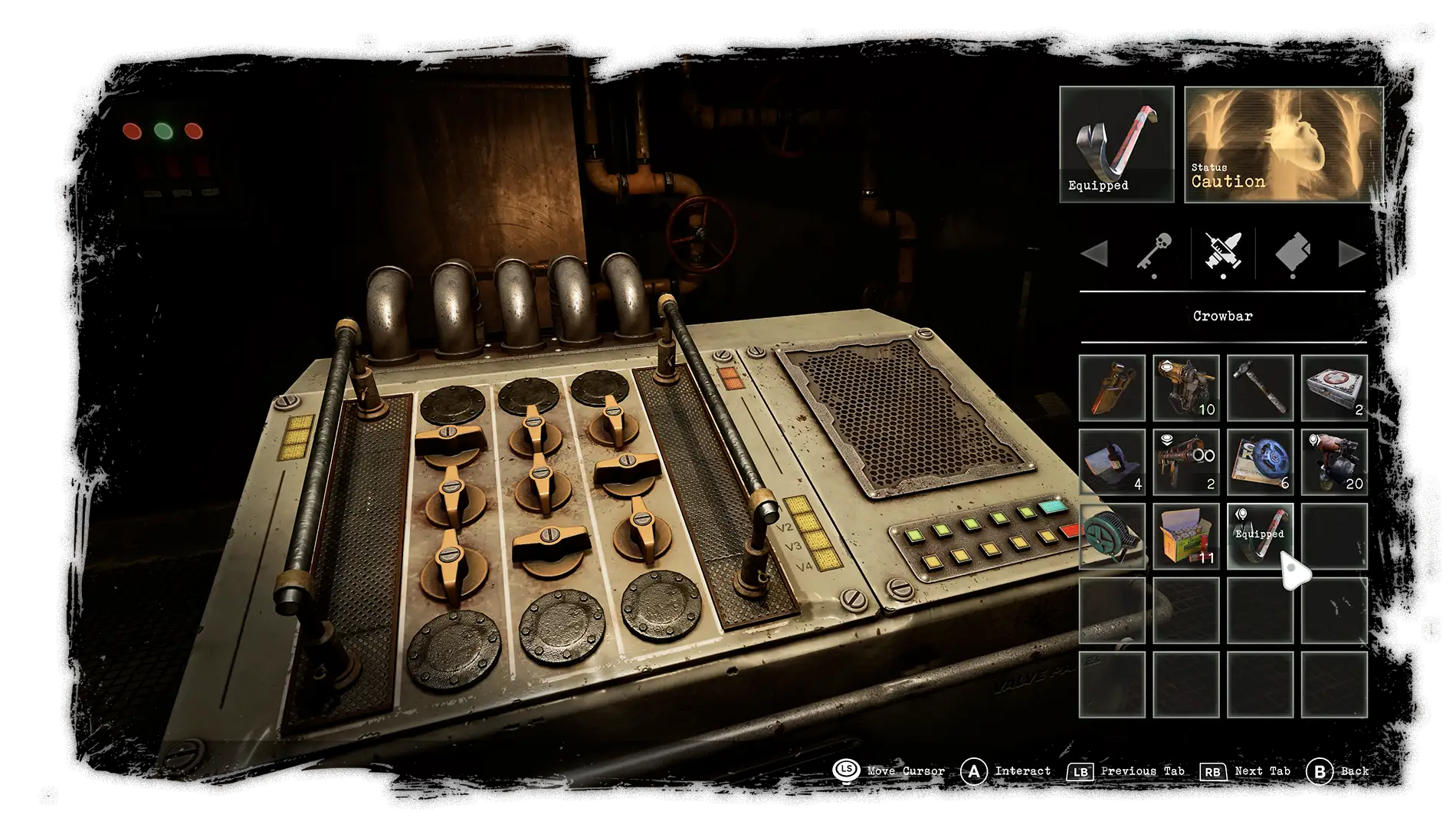The height and width of the screenshot is (828, 1456).
Task: Use the first aid kit slot
Action: (1334, 388)
